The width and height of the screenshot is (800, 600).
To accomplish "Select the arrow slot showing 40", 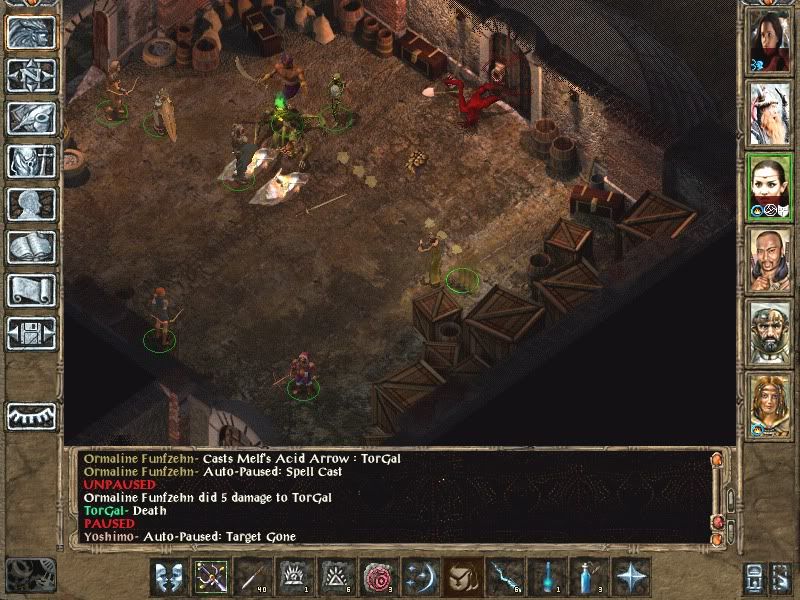I will [251, 576].
